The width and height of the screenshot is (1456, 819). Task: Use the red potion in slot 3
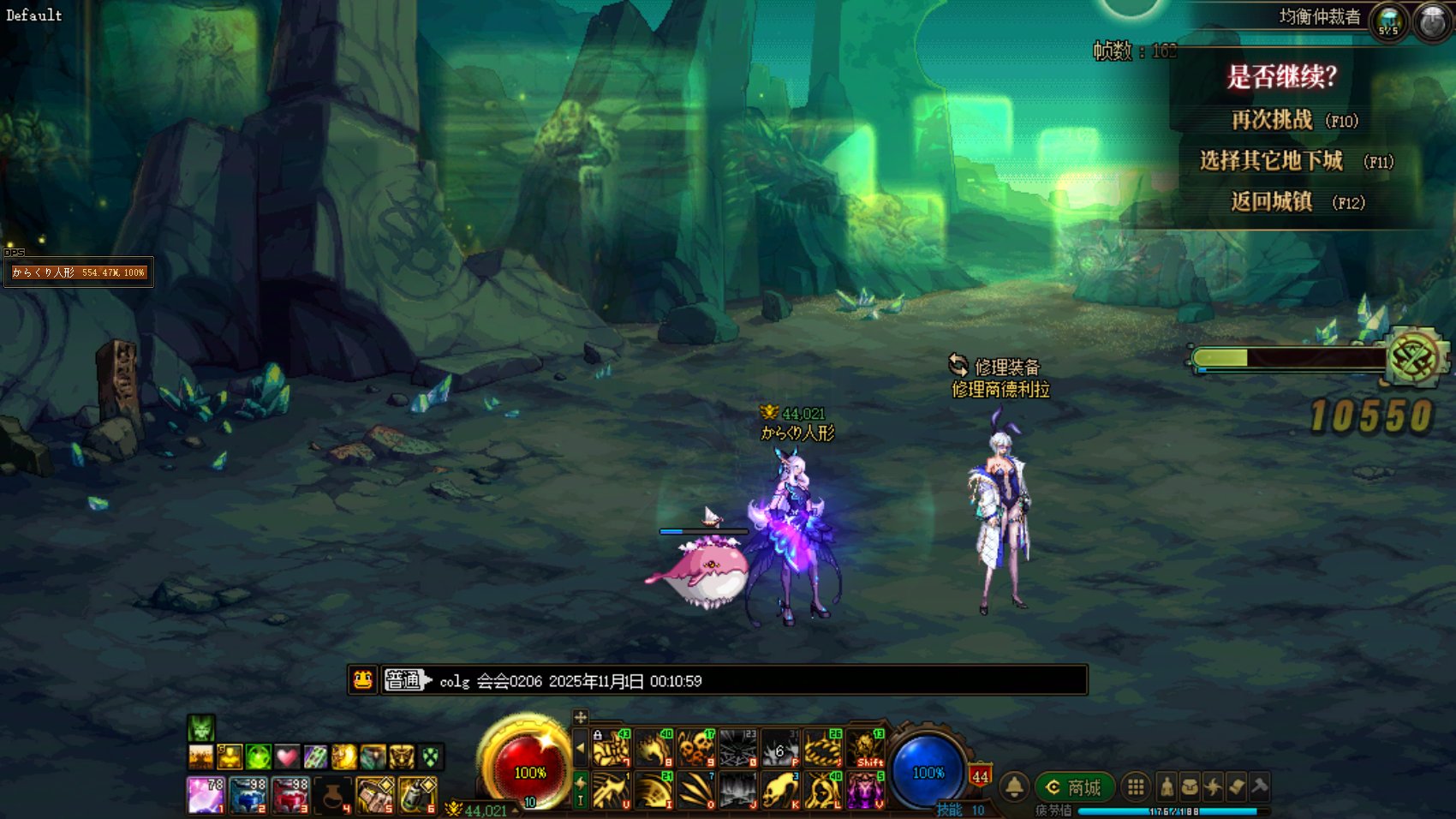tap(290, 795)
